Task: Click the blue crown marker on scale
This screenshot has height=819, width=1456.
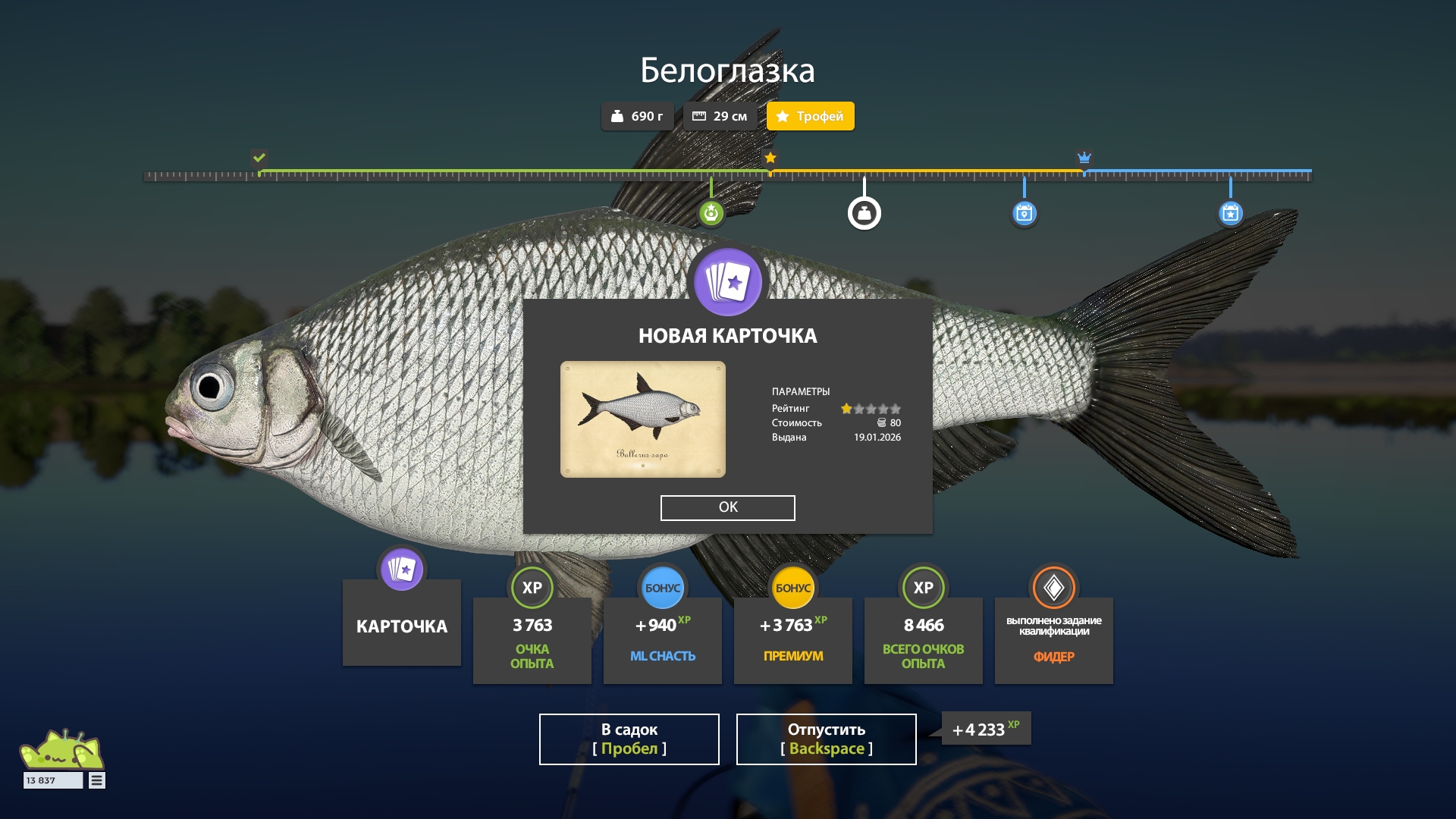Action: [1084, 158]
